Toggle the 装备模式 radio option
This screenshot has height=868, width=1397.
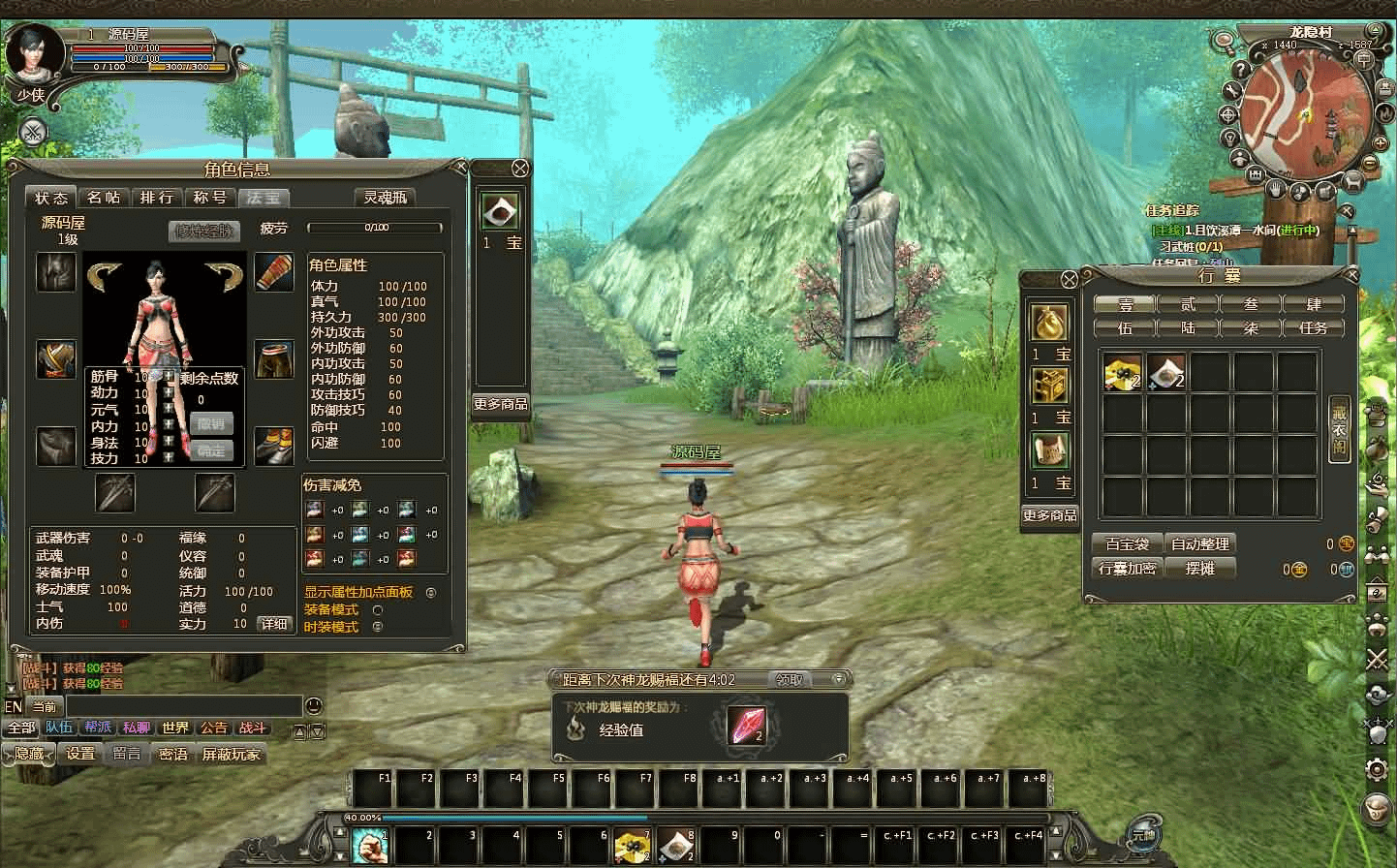pos(378,610)
